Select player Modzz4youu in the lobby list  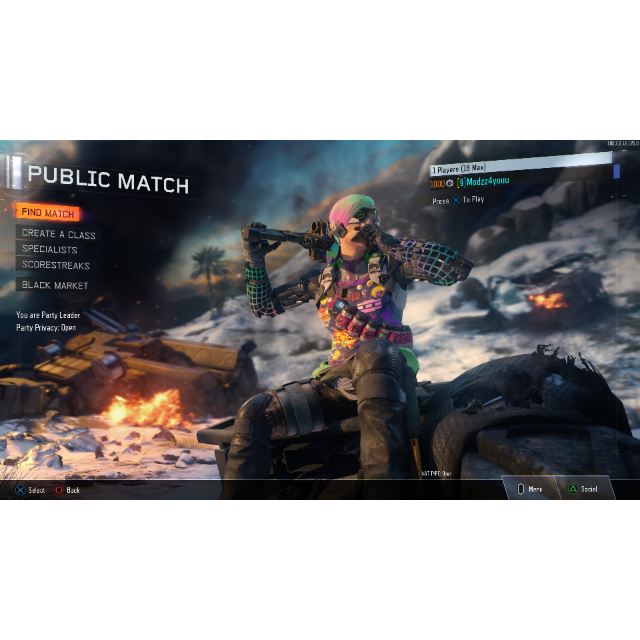490,183
